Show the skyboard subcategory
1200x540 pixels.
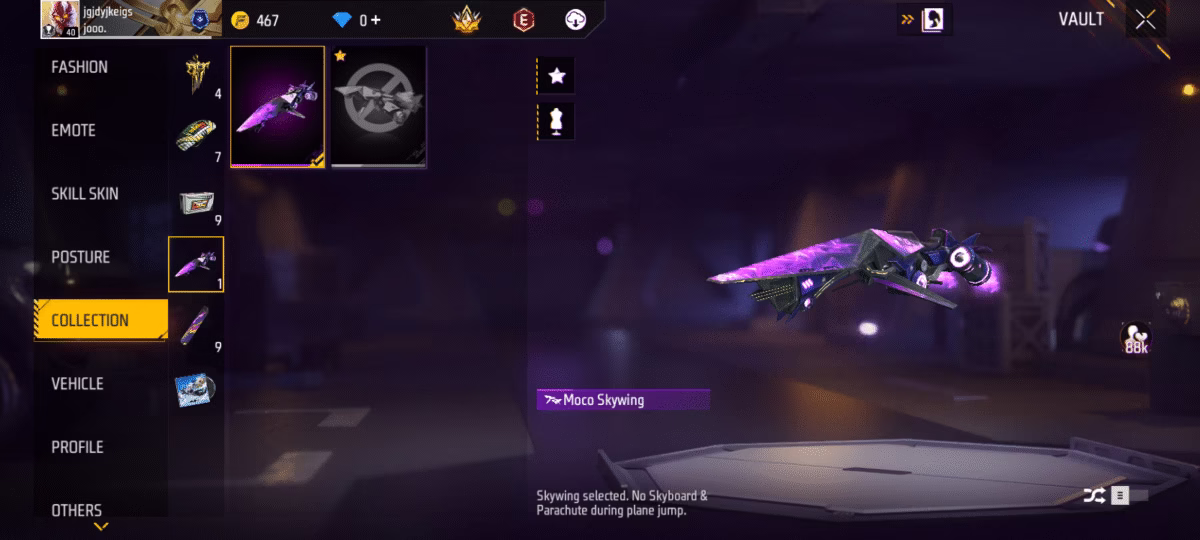pos(196,327)
